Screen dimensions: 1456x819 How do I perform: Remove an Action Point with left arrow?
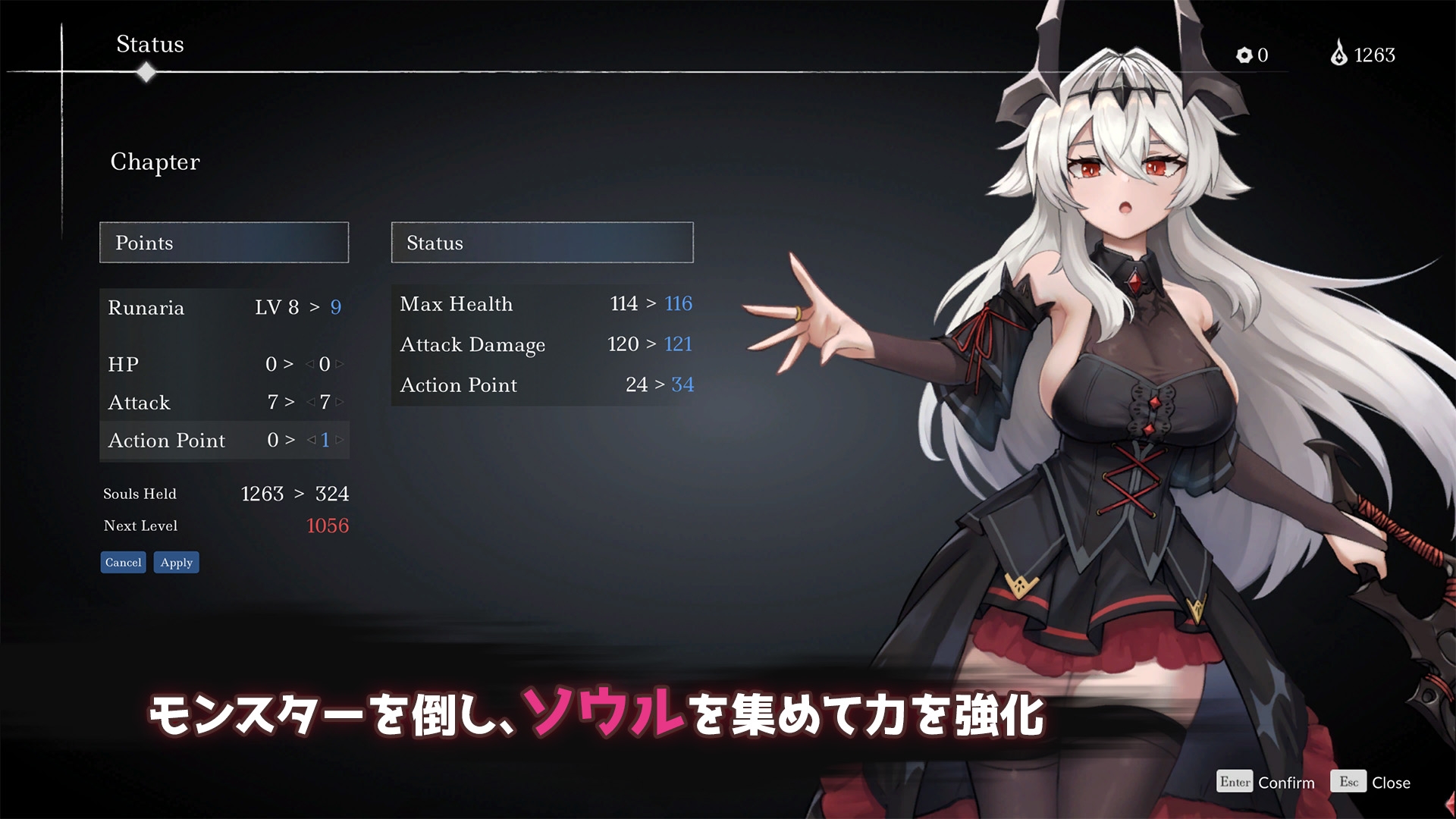(311, 440)
